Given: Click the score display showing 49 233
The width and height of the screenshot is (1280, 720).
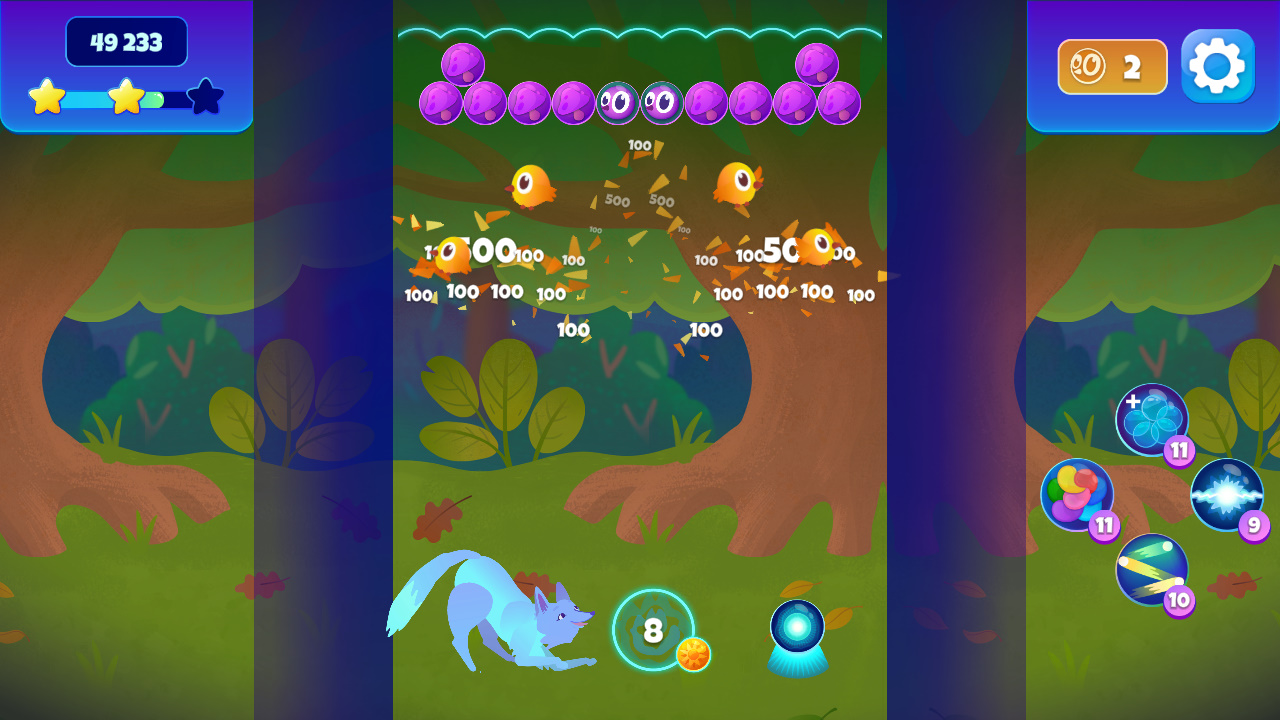Looking at the screenshot, I should pos(126,43).
